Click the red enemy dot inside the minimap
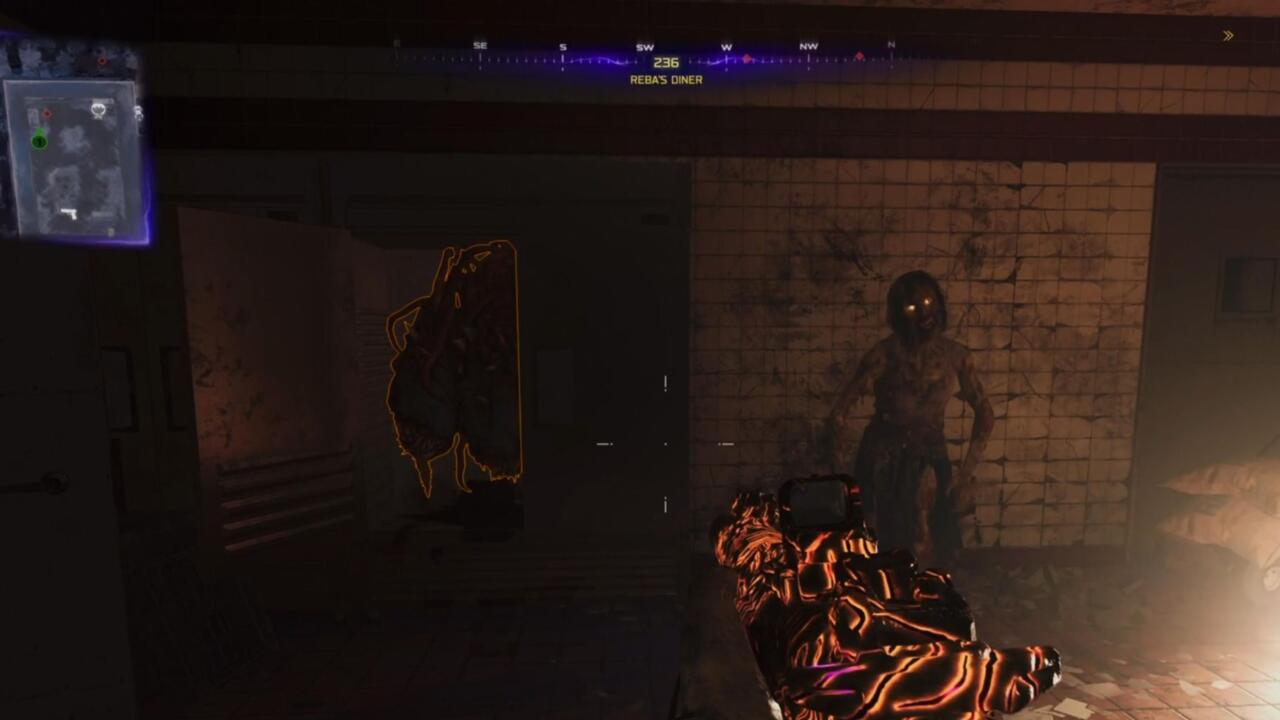1280x720 pixels. pos(46,113)
